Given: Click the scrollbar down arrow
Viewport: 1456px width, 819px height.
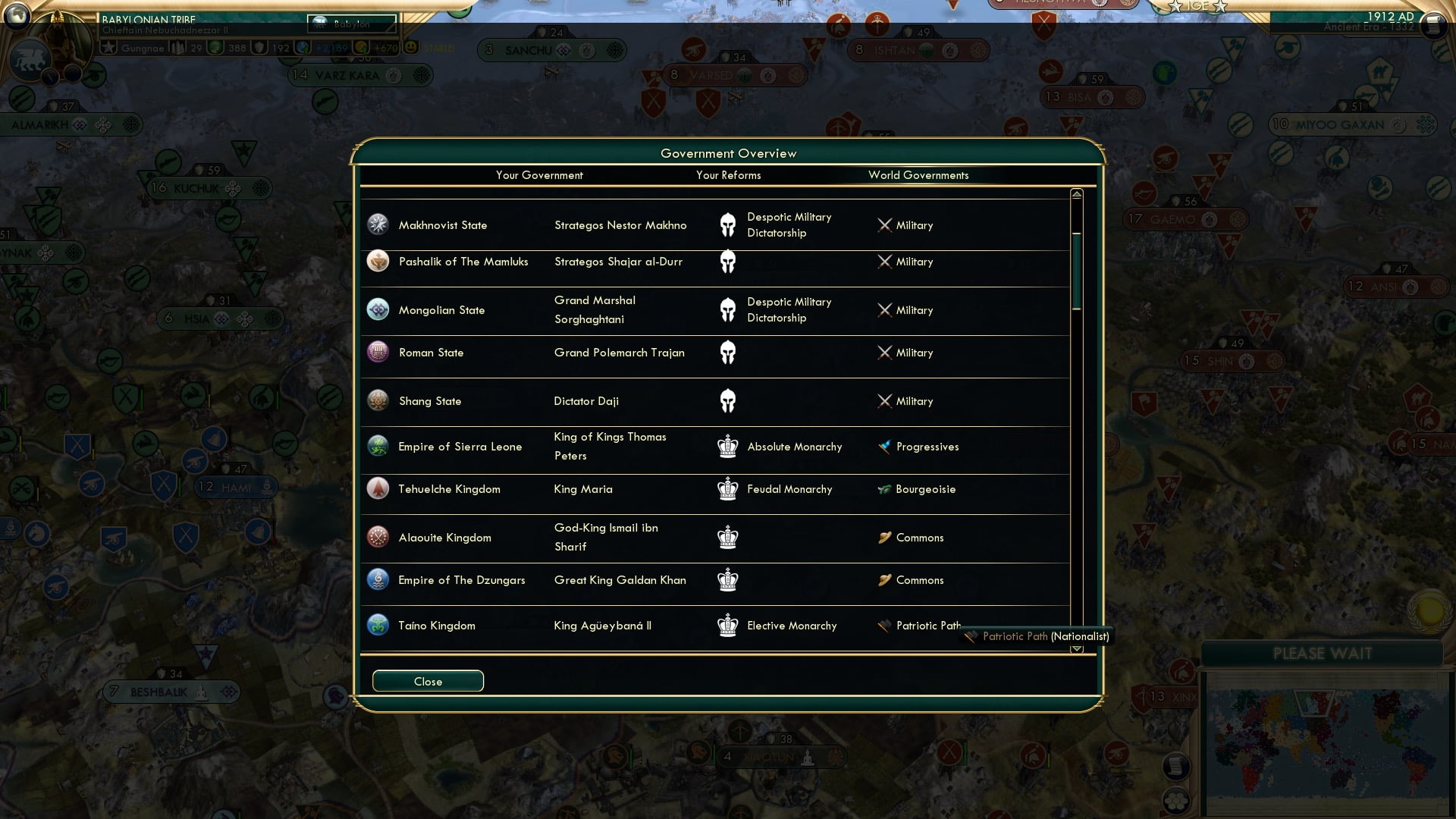Looking at the screenshot, I should point(1075,650).
